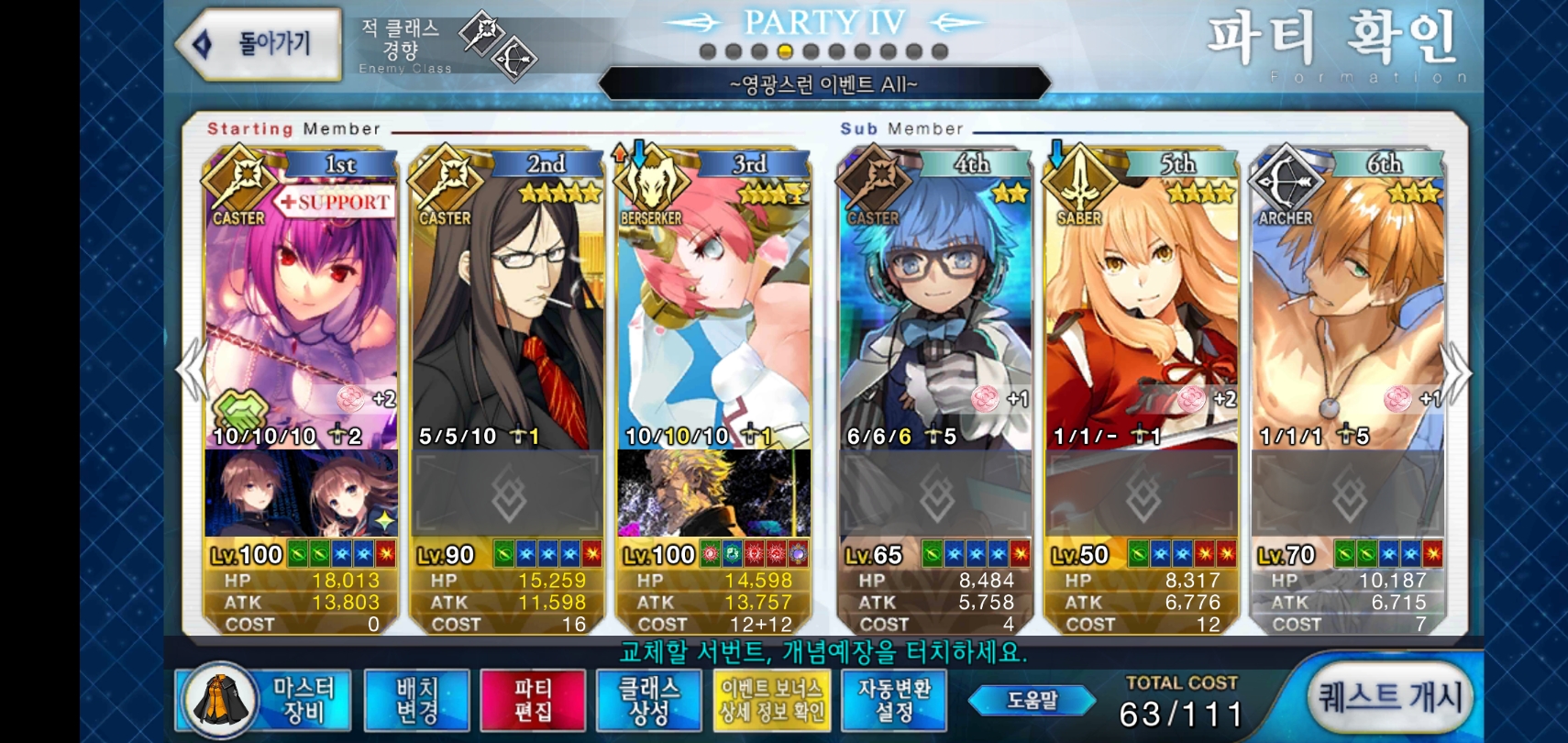The height and width of the screenshot is (743, 1568).
Task: Open 자동변환 설정 settings
Action: [894, 701]
